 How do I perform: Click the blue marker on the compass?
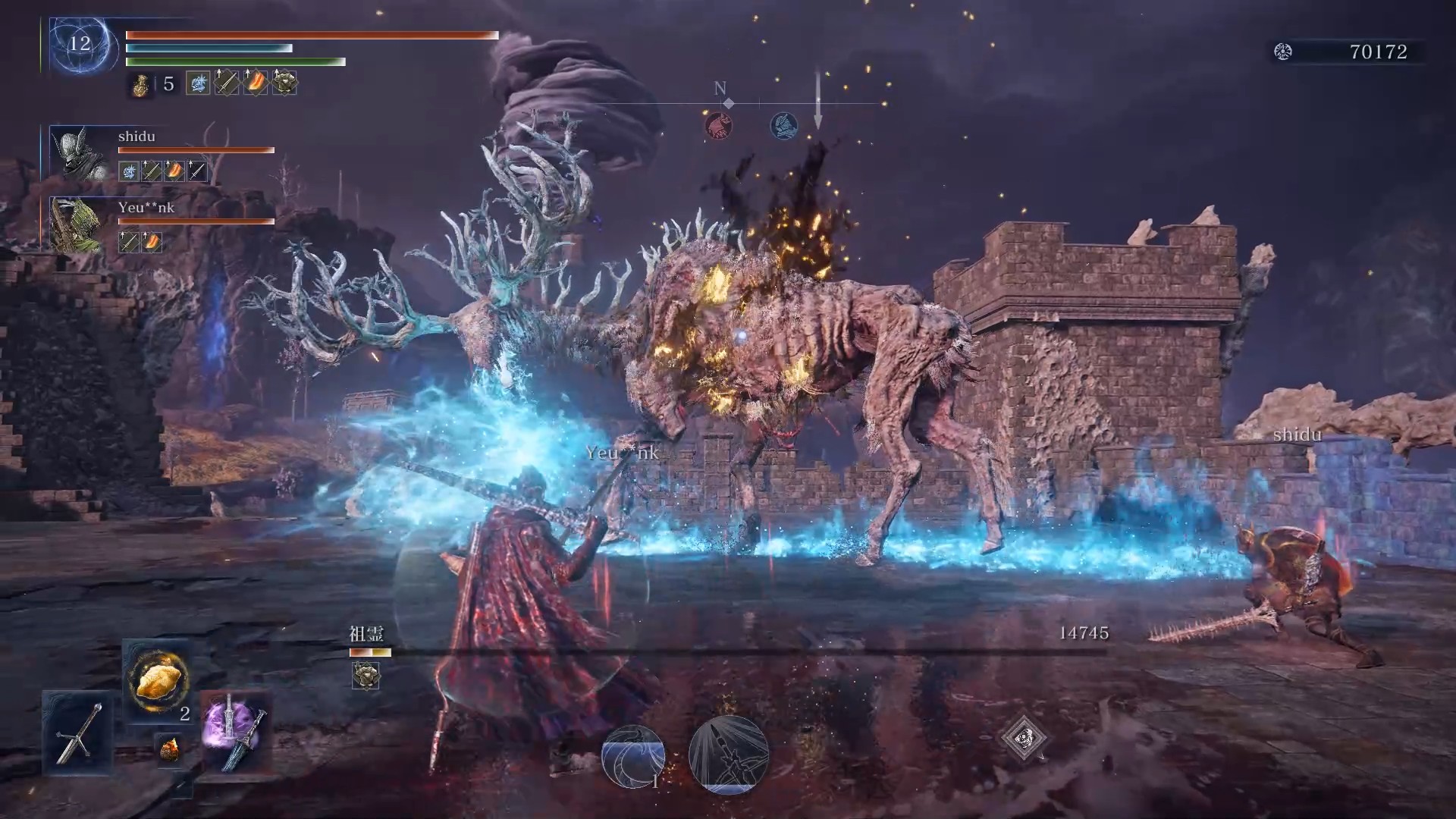click(x=783, y=125)
